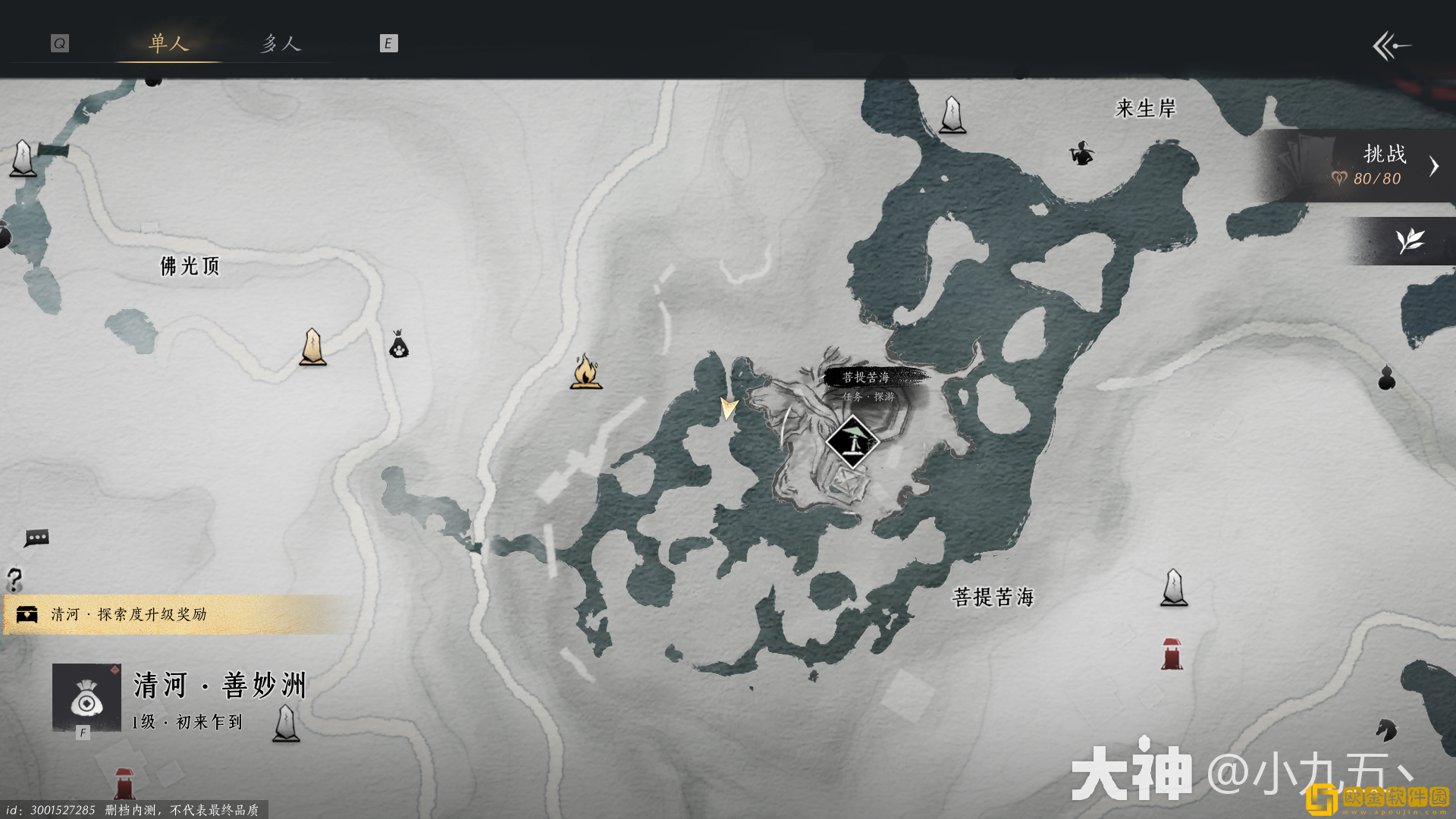Open the leaf icon side panel
1456x819 pixels.
[1410, 241]
